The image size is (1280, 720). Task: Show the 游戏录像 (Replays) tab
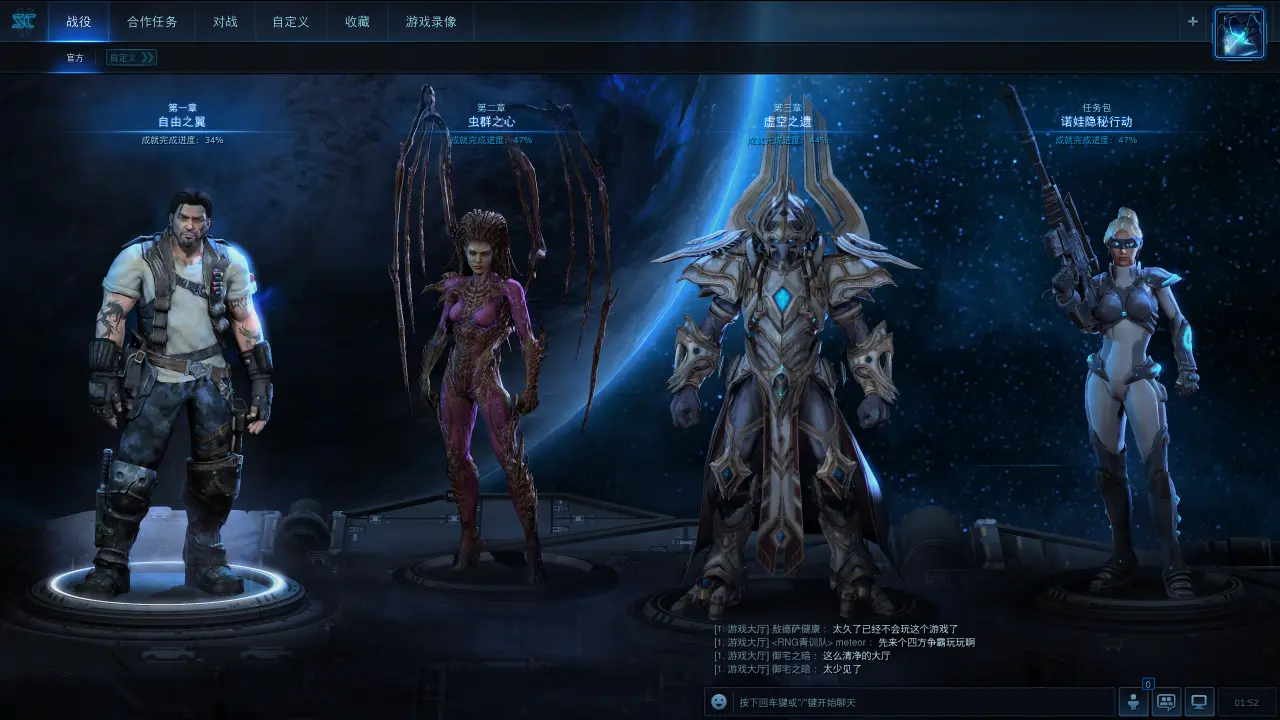pyautogui.click(x=431, y=22)
